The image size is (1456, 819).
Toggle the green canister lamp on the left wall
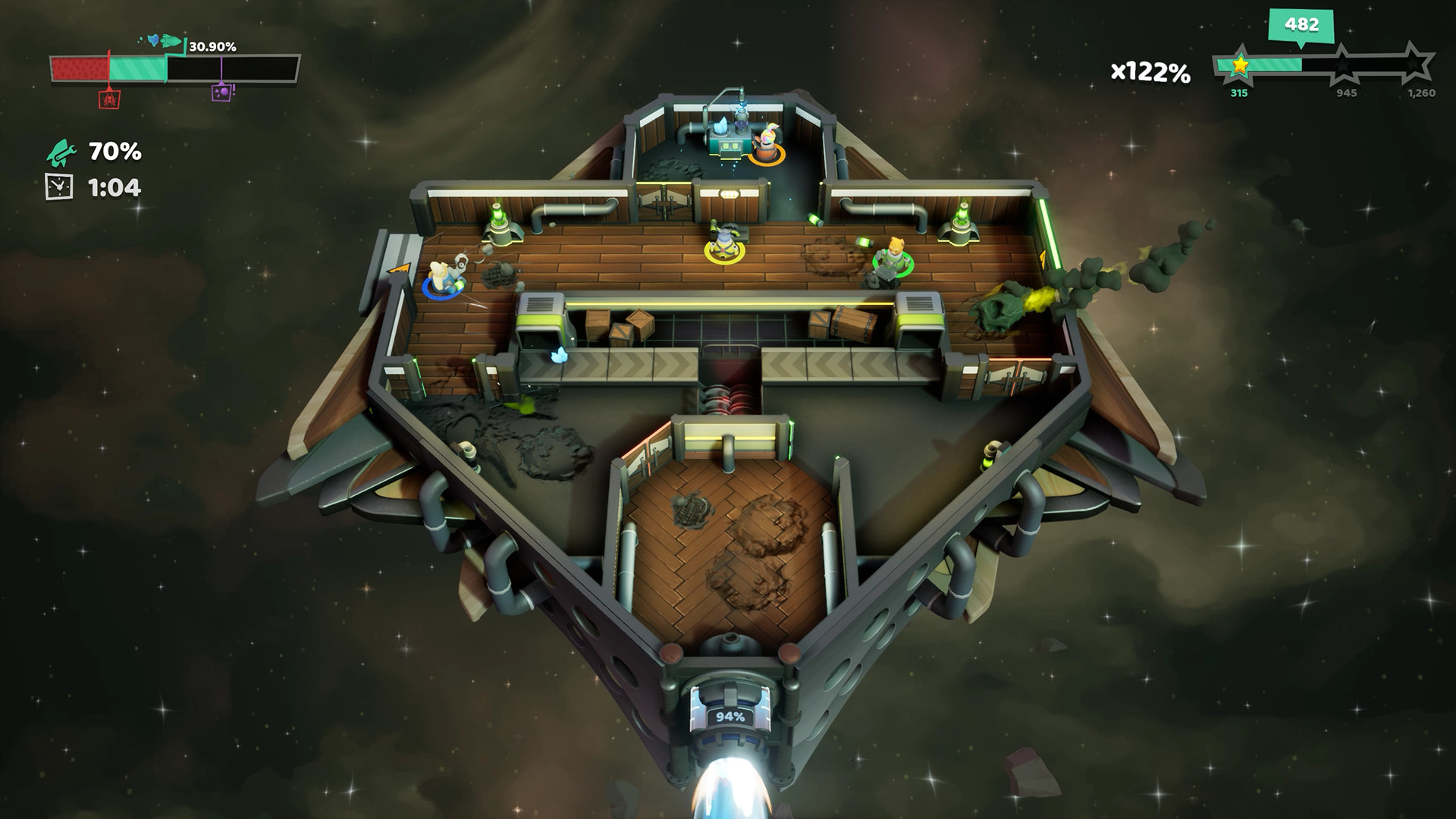(497, 220)
